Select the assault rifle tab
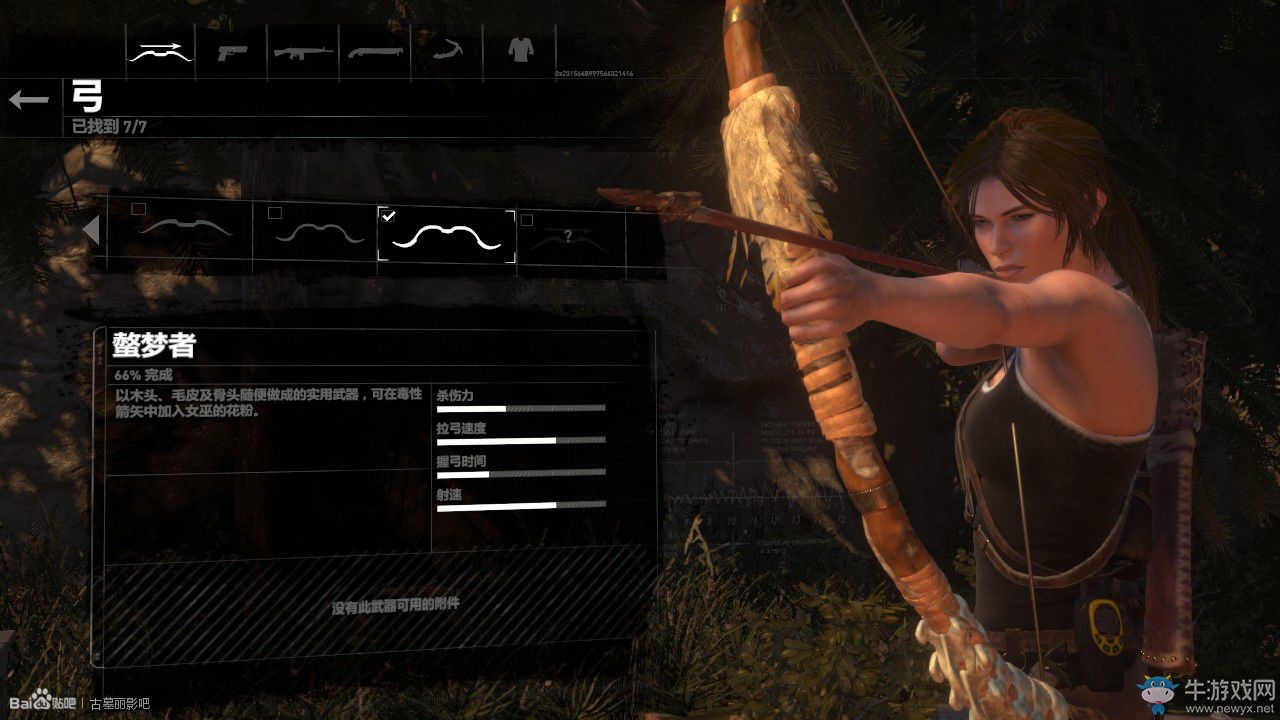The height and width of the screenshot is (720, 1280). (x=303, y=50)
